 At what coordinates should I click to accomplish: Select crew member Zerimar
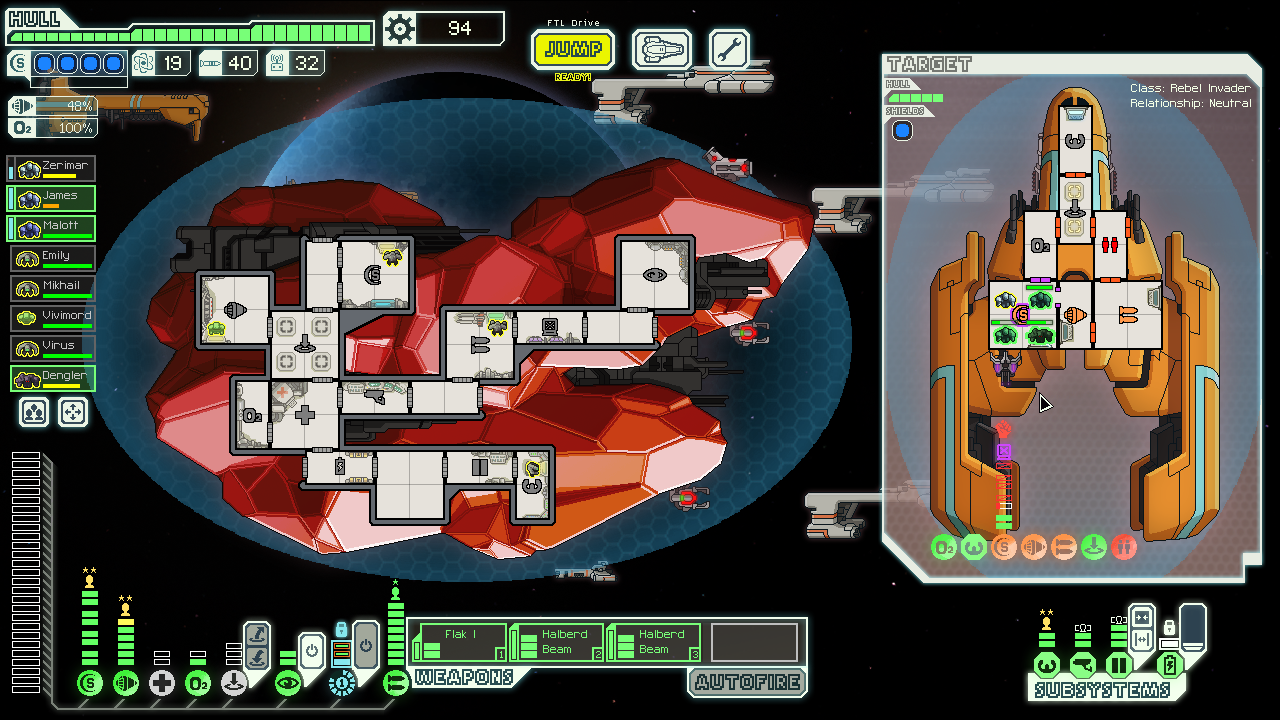pos(53,169)
